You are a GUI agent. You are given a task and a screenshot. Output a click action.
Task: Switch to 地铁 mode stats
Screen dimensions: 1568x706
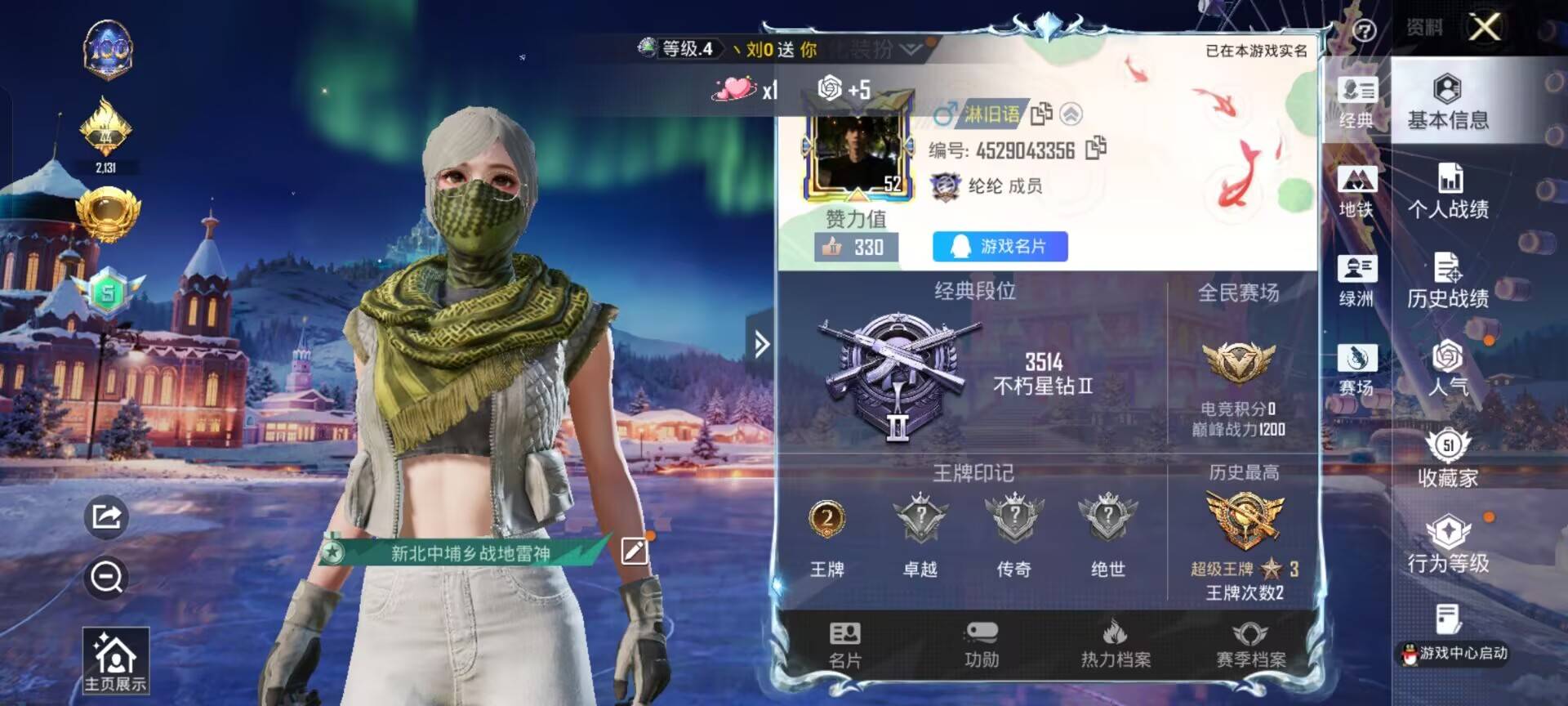1357,192
